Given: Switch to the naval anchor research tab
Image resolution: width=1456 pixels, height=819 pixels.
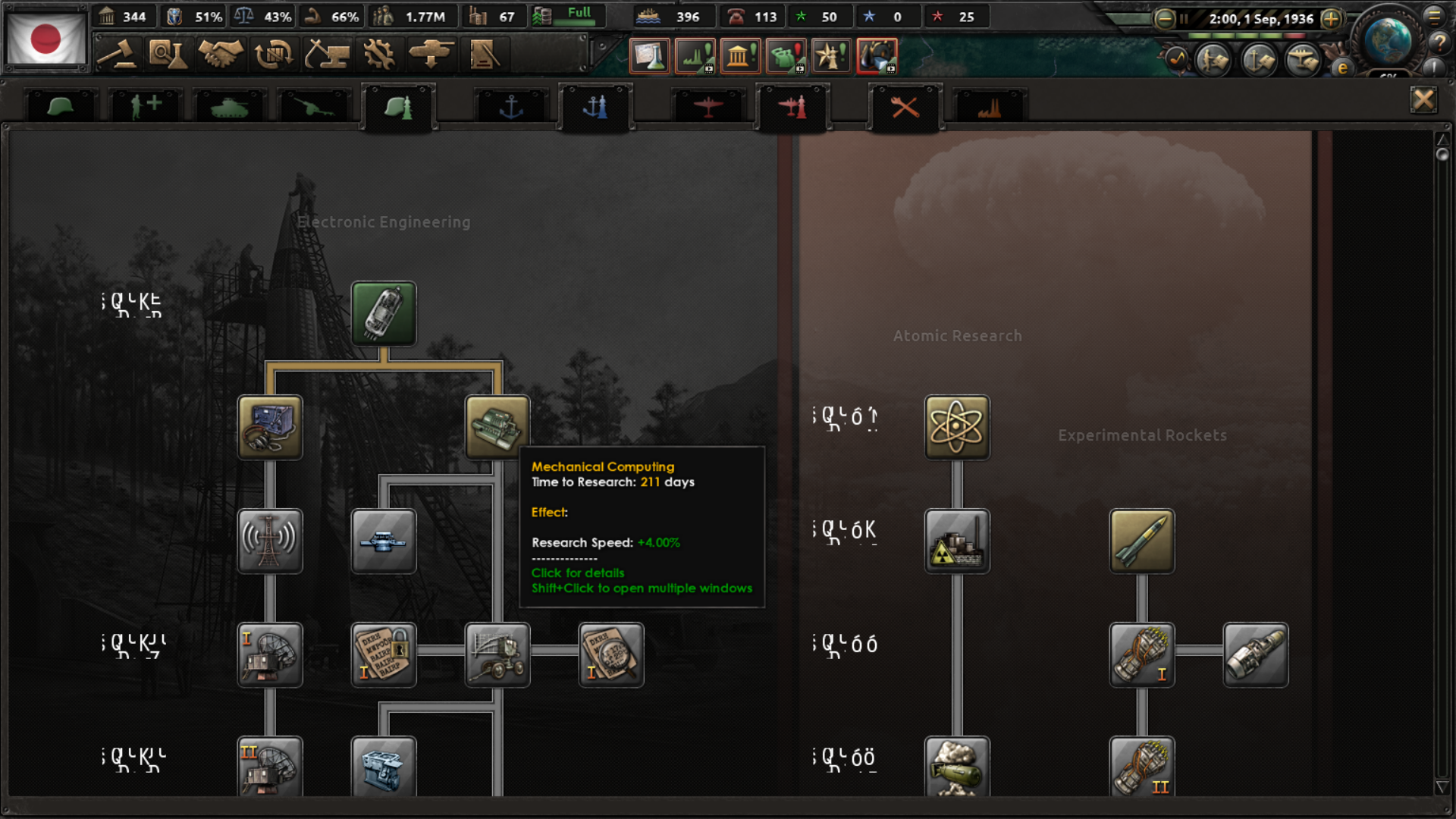Looking at the screenshot, I should coord(511,107).
